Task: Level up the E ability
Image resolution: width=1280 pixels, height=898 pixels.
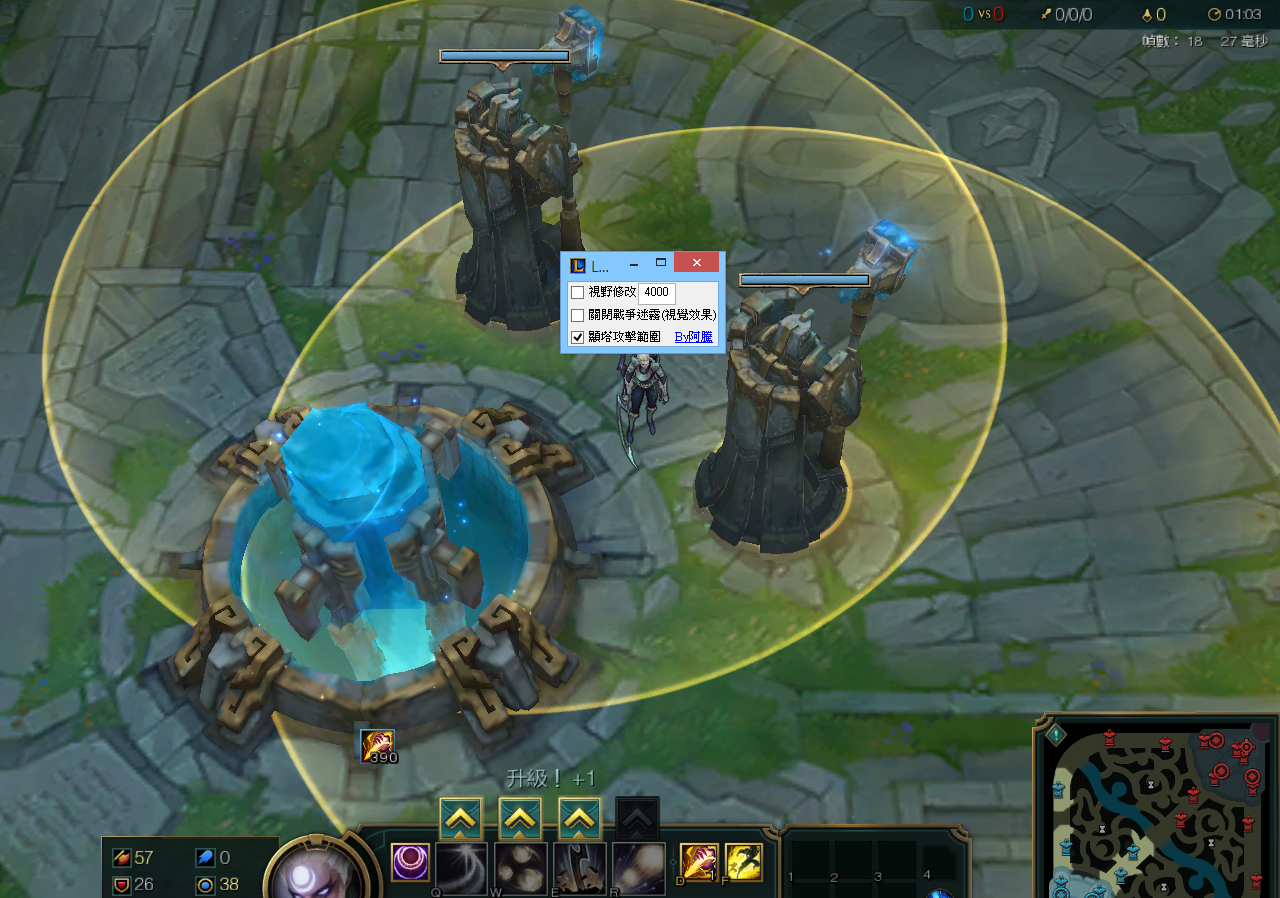Action: (x=579, y=819)
